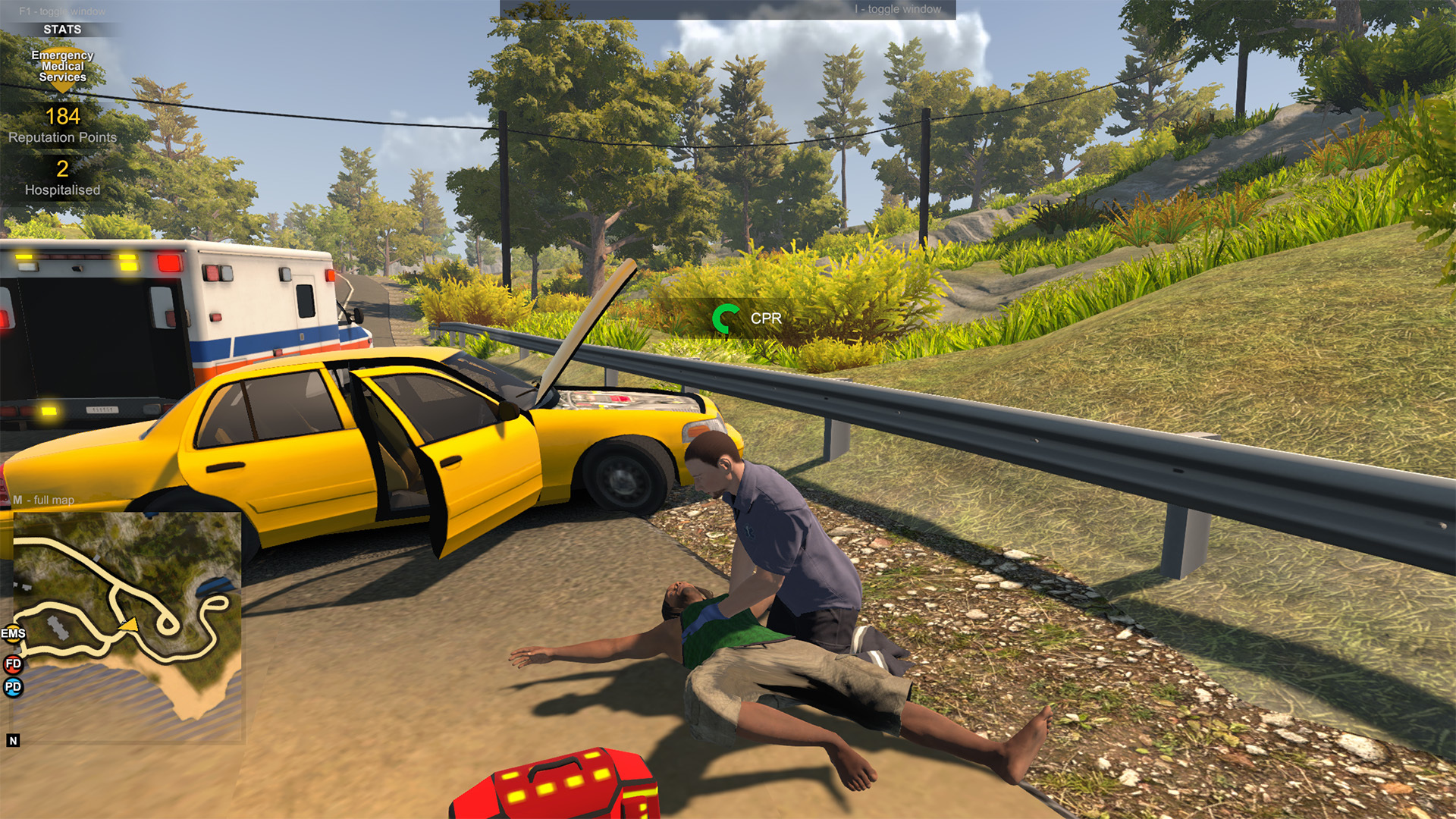The image size is (1456, 819).
Task: Click the Emergency Medical Services badge
Action: point(62,67)
